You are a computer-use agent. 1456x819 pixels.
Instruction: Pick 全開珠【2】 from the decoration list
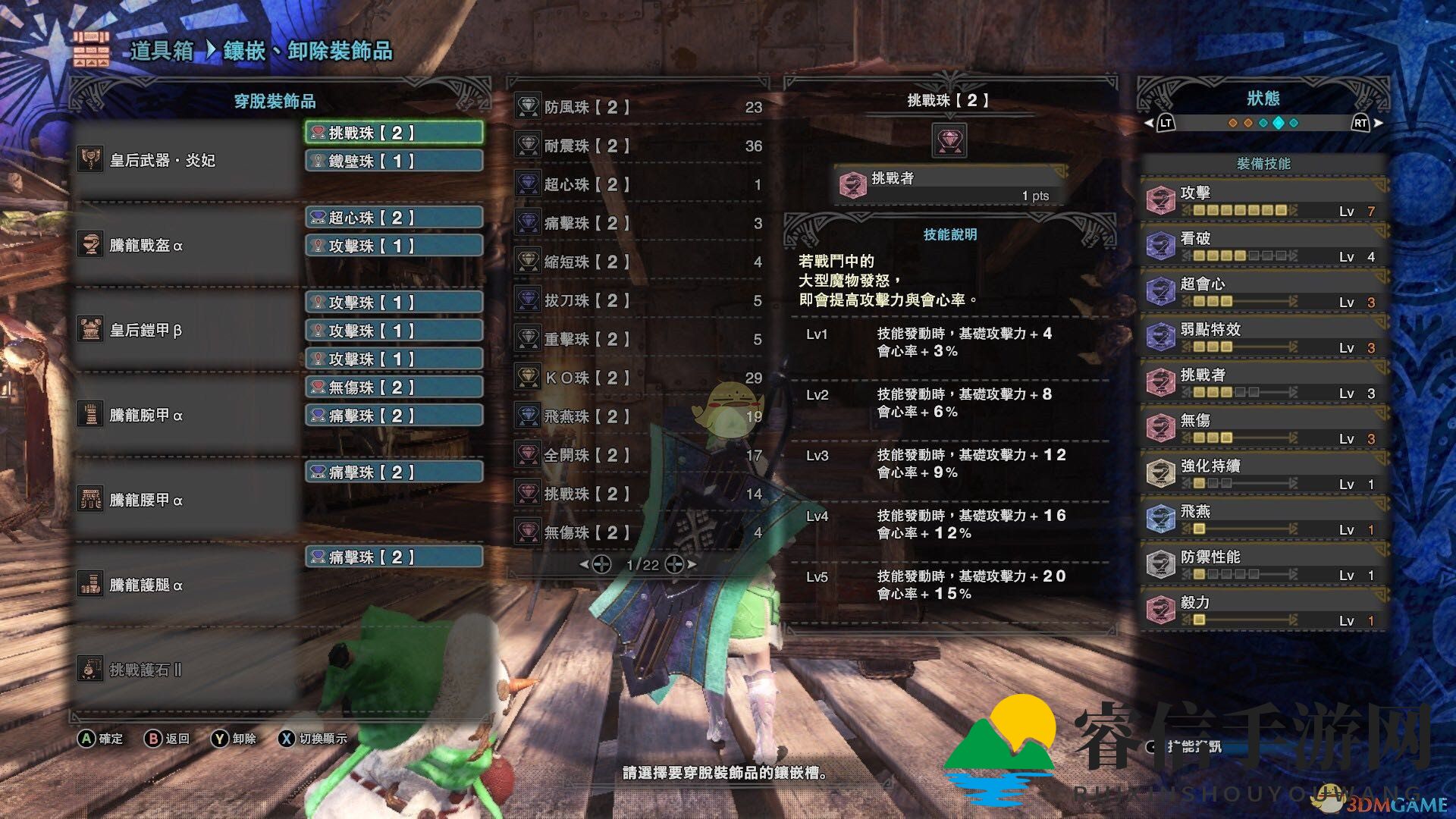click(637, 455)
